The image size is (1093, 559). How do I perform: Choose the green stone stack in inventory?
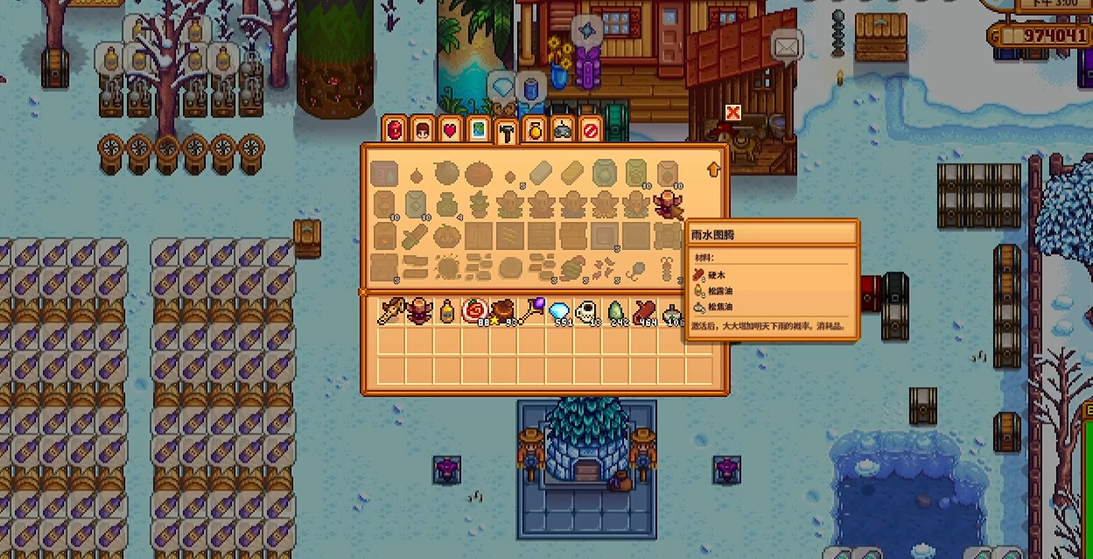tap(615, 311)
